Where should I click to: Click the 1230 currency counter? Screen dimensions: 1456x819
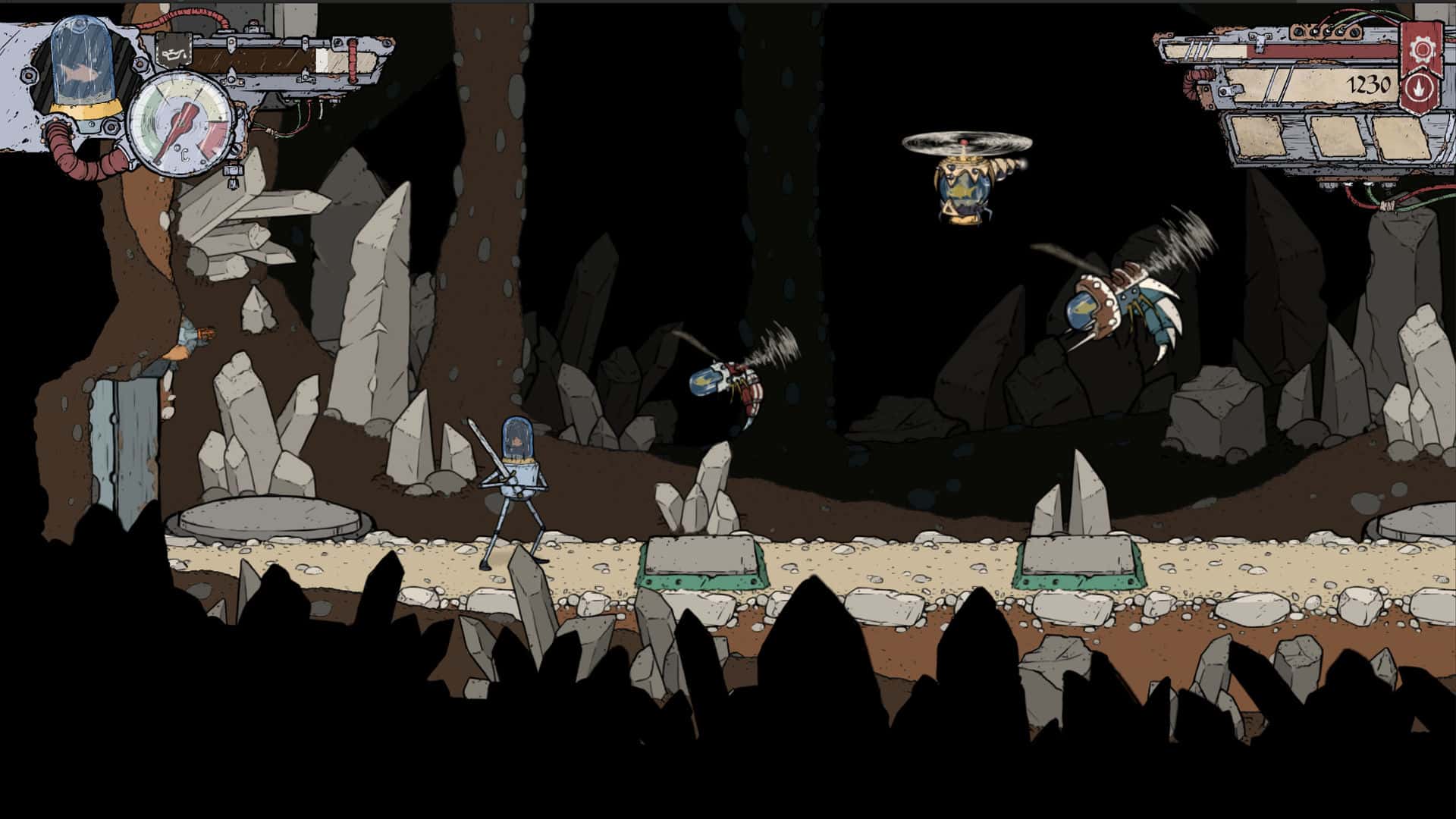pyautogui.click(x=1370, y=83)
